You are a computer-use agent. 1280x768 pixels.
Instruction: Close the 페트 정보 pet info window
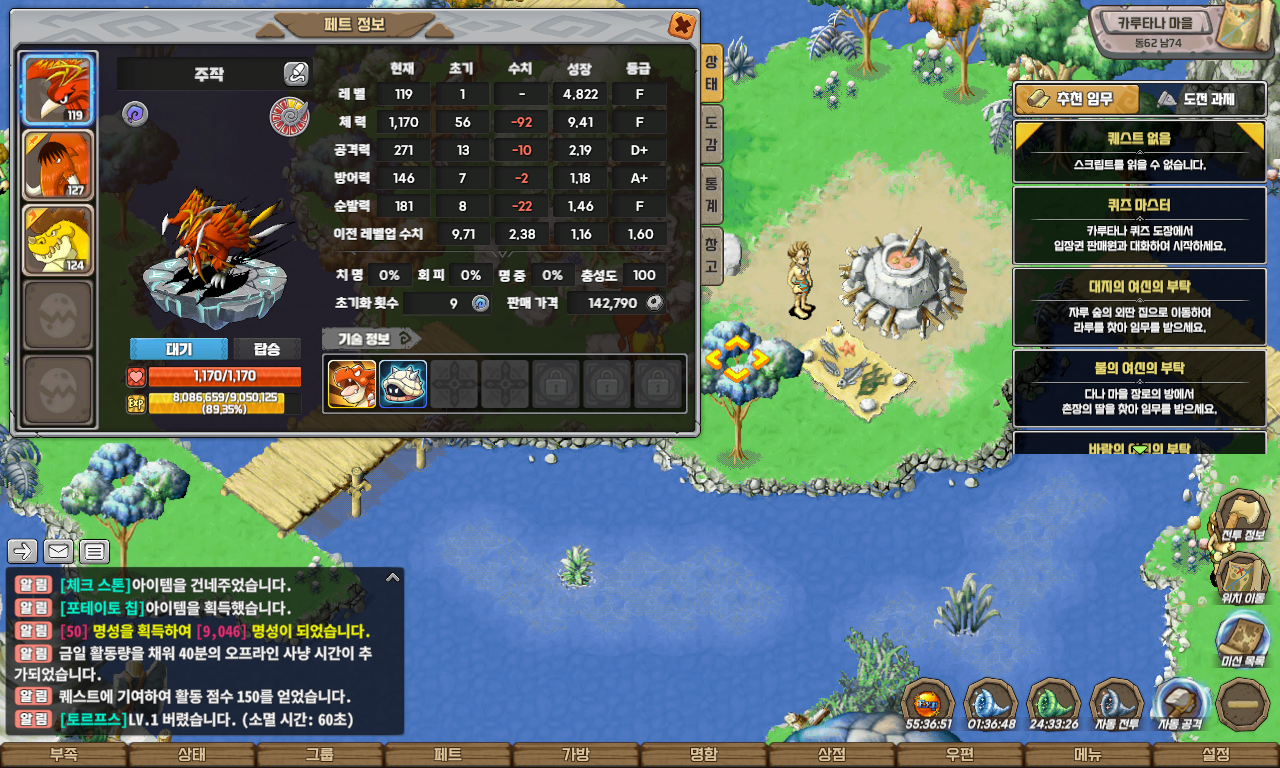[681, 25]
